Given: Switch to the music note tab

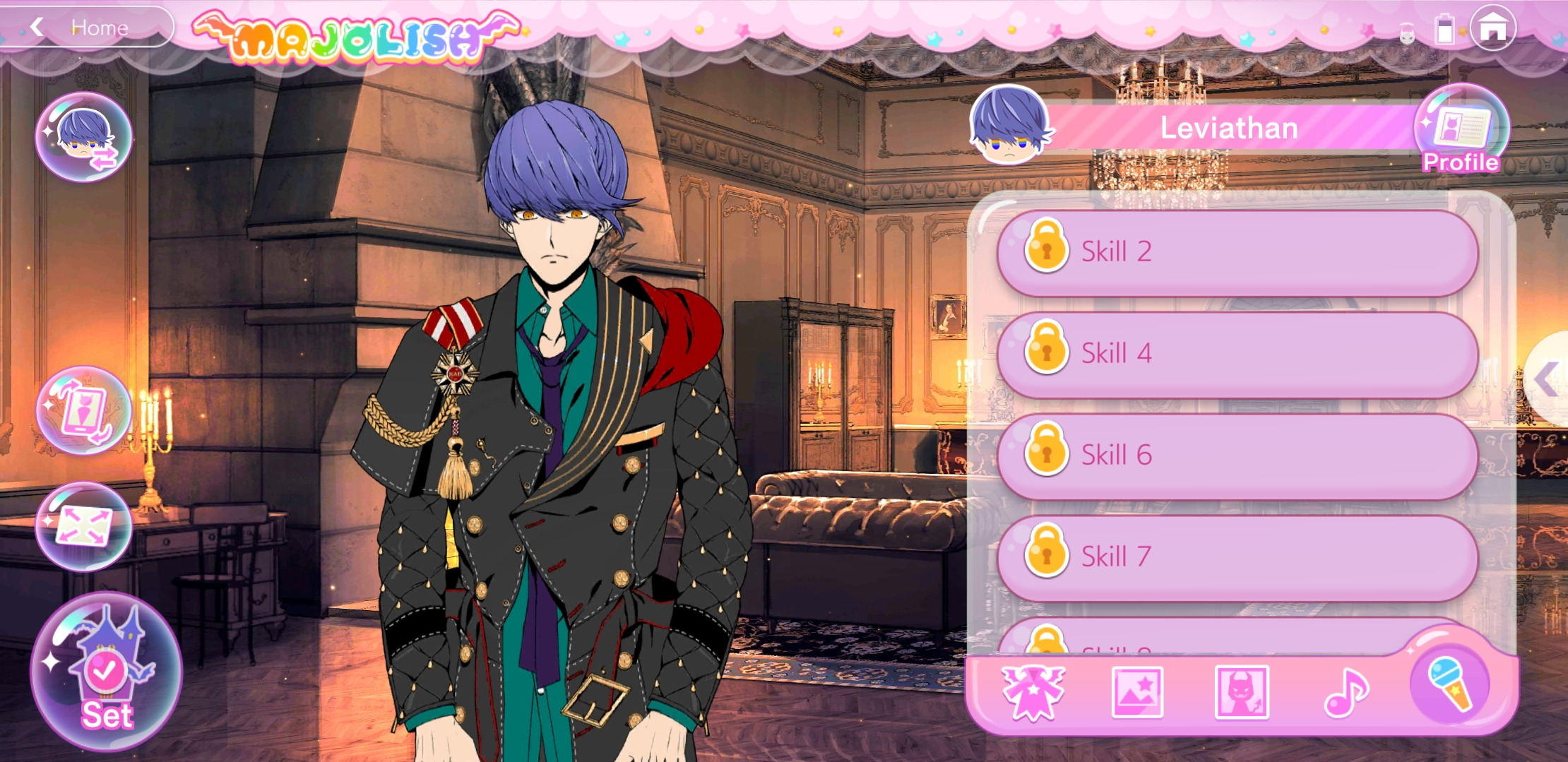Looking at the screenshot, I should [x=1346, y=693].
